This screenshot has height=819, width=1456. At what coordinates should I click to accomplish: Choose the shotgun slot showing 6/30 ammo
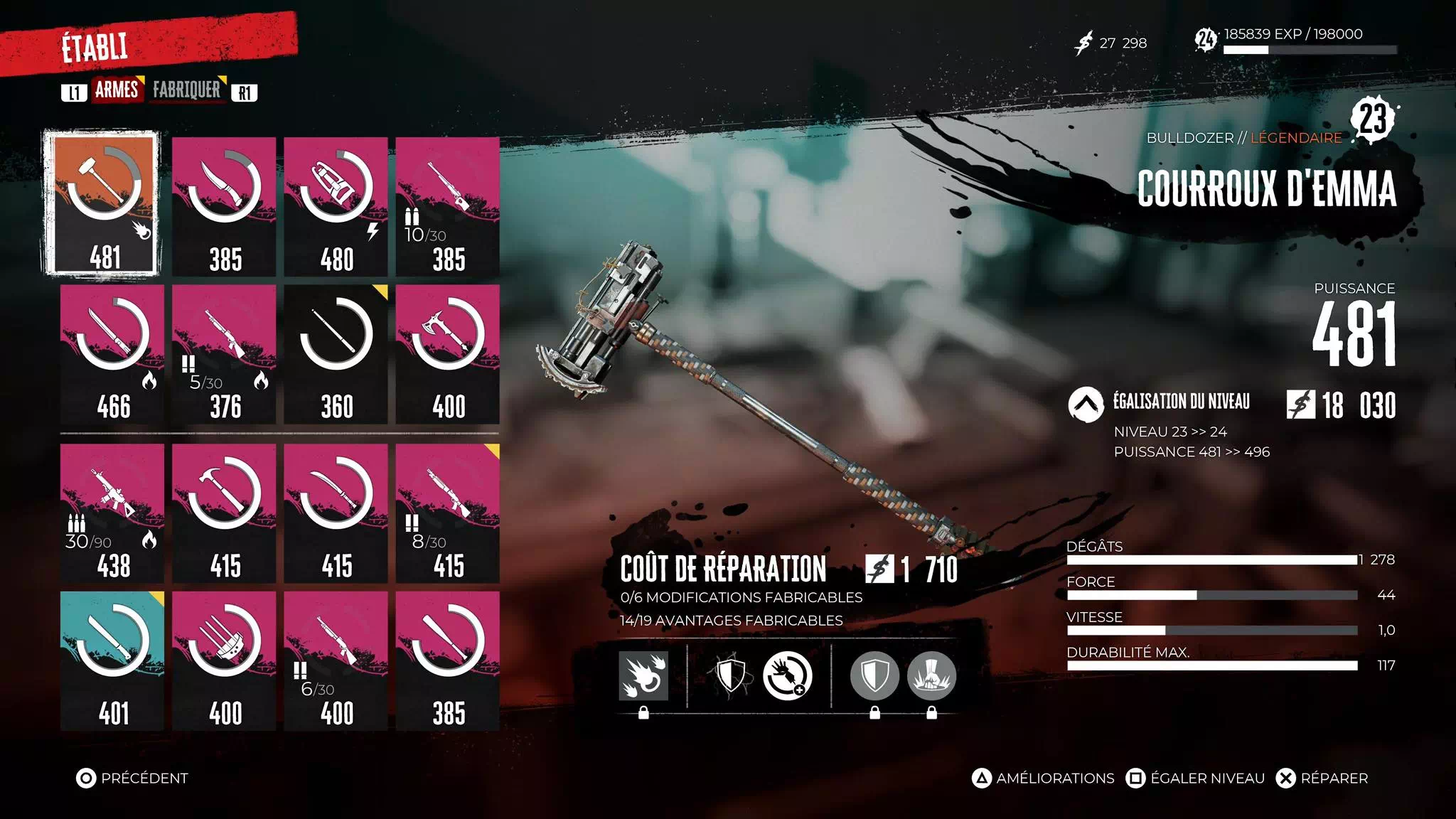tap(336, 660)
